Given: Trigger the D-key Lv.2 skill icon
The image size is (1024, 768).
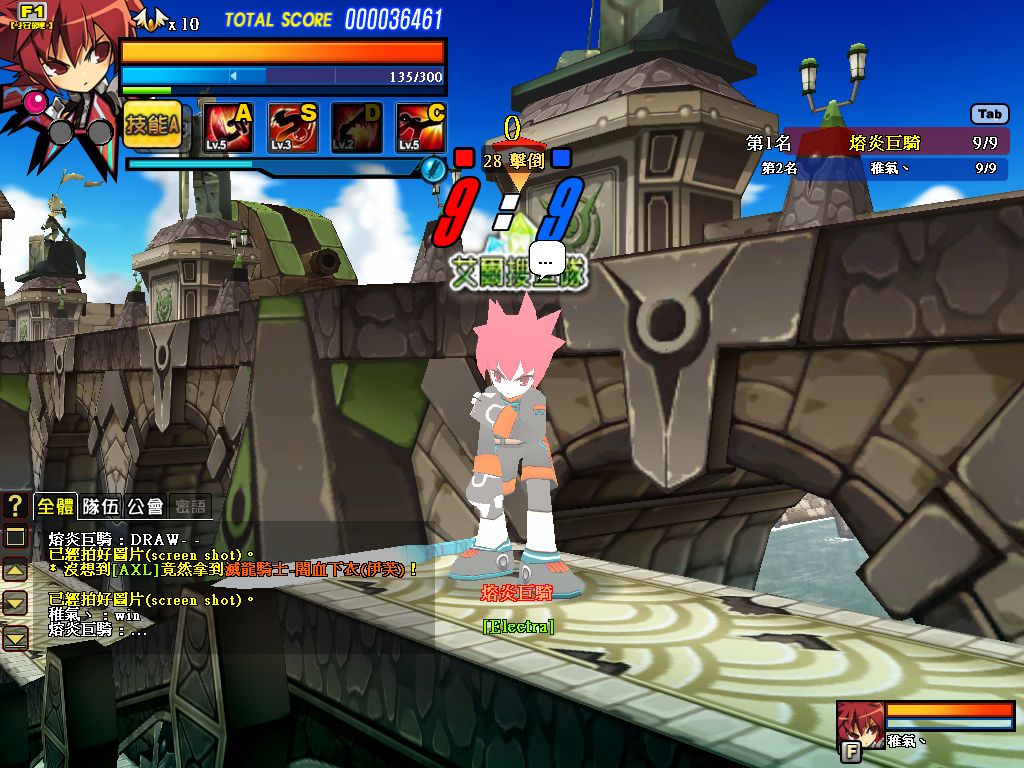Looking at the screenshot, I should (356, 127).
